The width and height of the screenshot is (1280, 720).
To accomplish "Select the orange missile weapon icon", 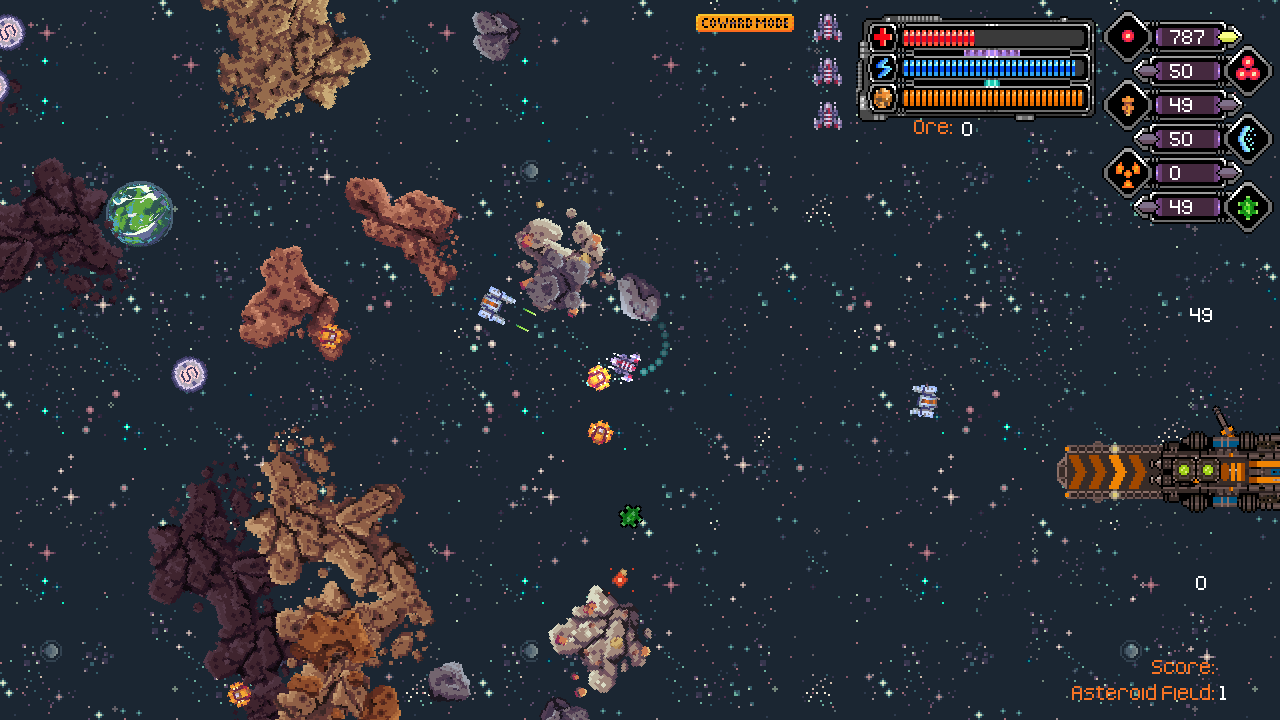I will (1127, 105).
